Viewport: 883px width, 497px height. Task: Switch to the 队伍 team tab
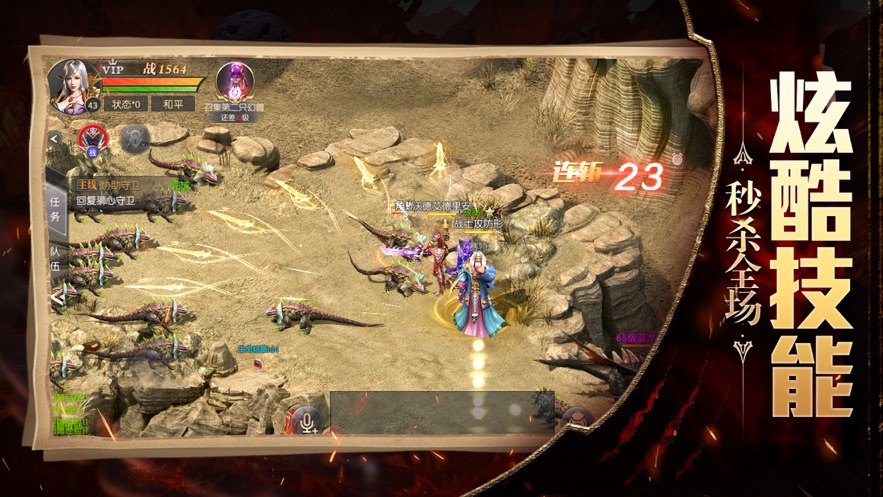[x=55, y=264]
